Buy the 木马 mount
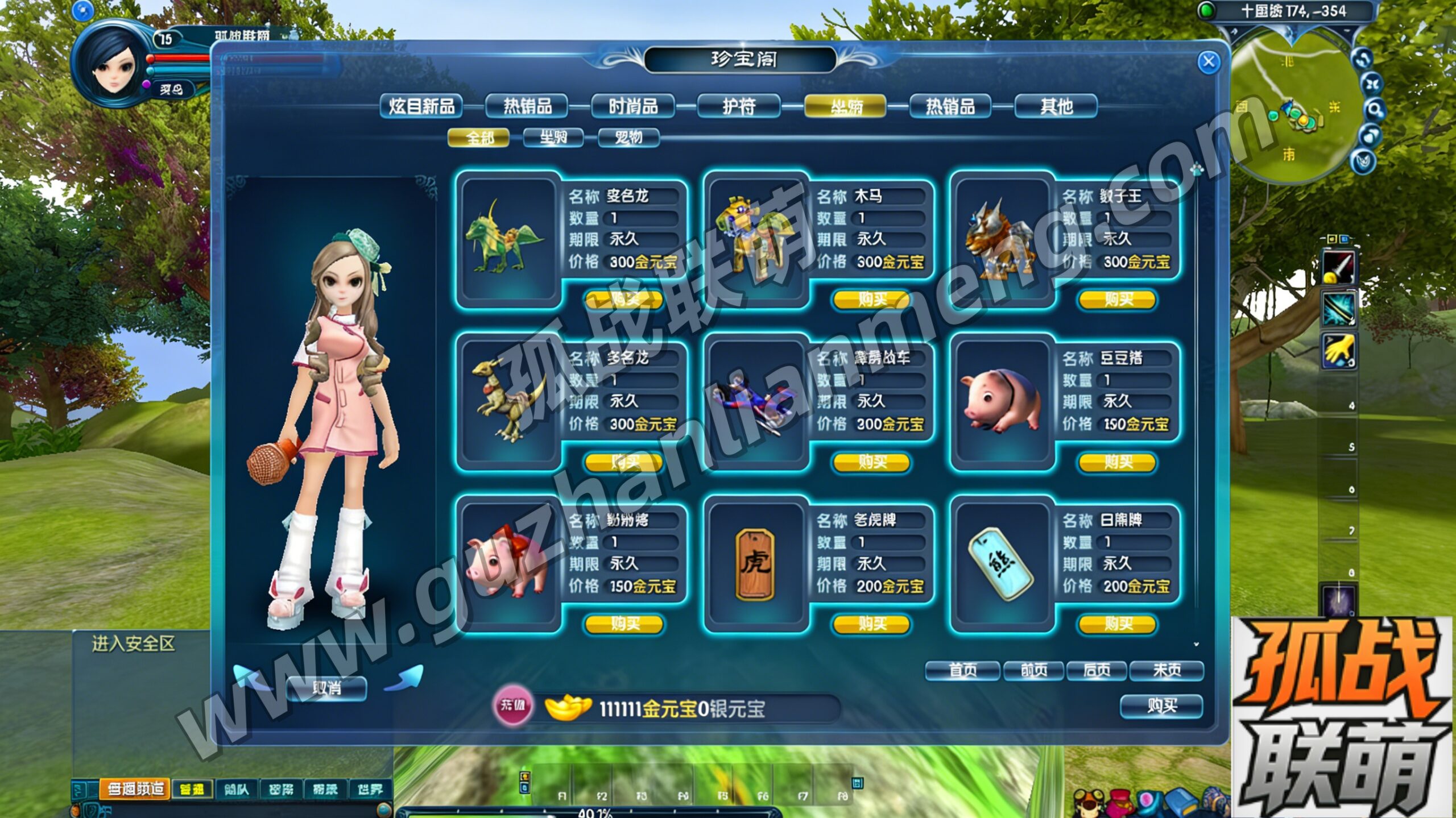 point(871,300)
